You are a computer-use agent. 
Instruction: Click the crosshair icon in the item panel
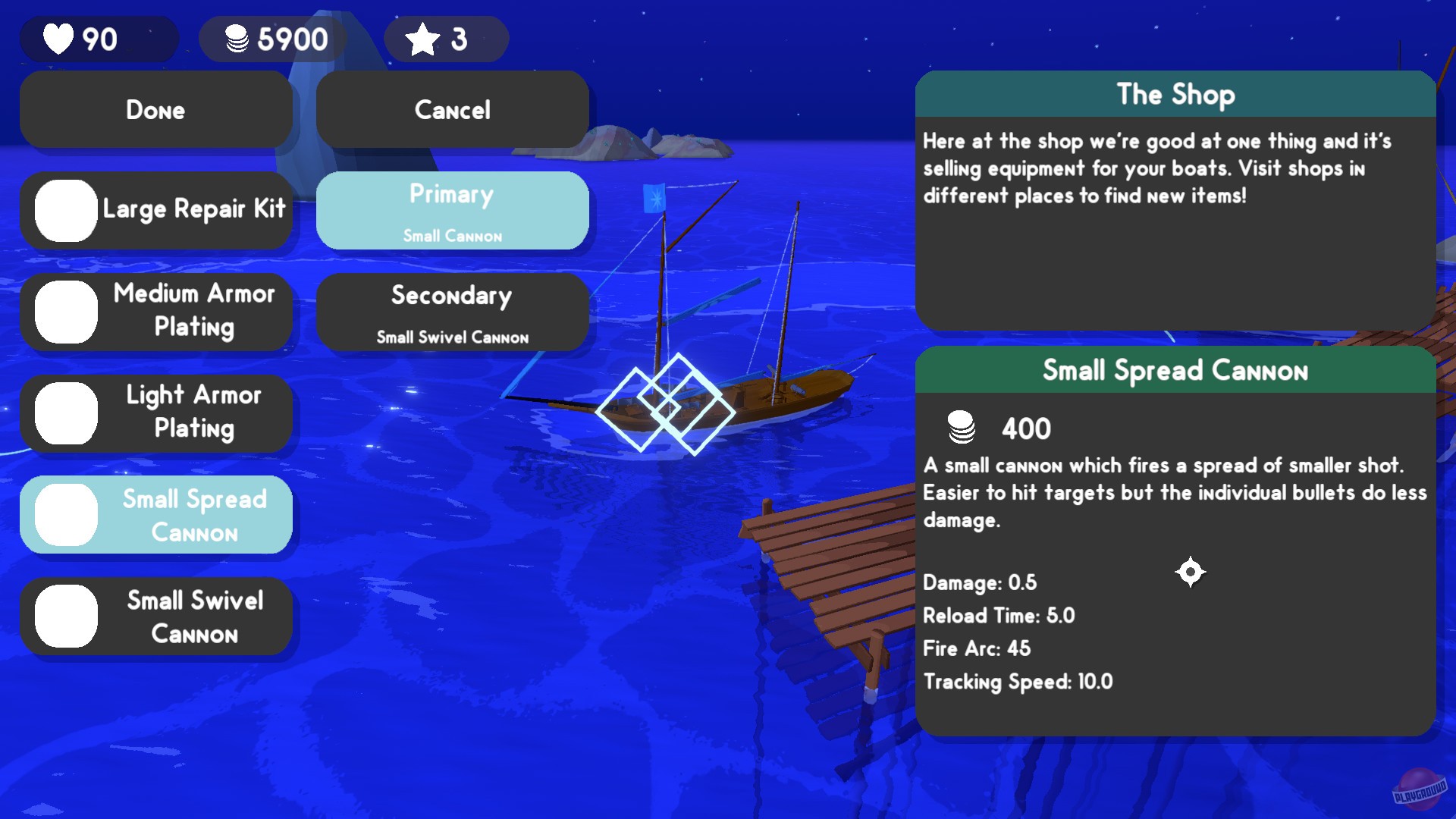(x=1191, y=573)
